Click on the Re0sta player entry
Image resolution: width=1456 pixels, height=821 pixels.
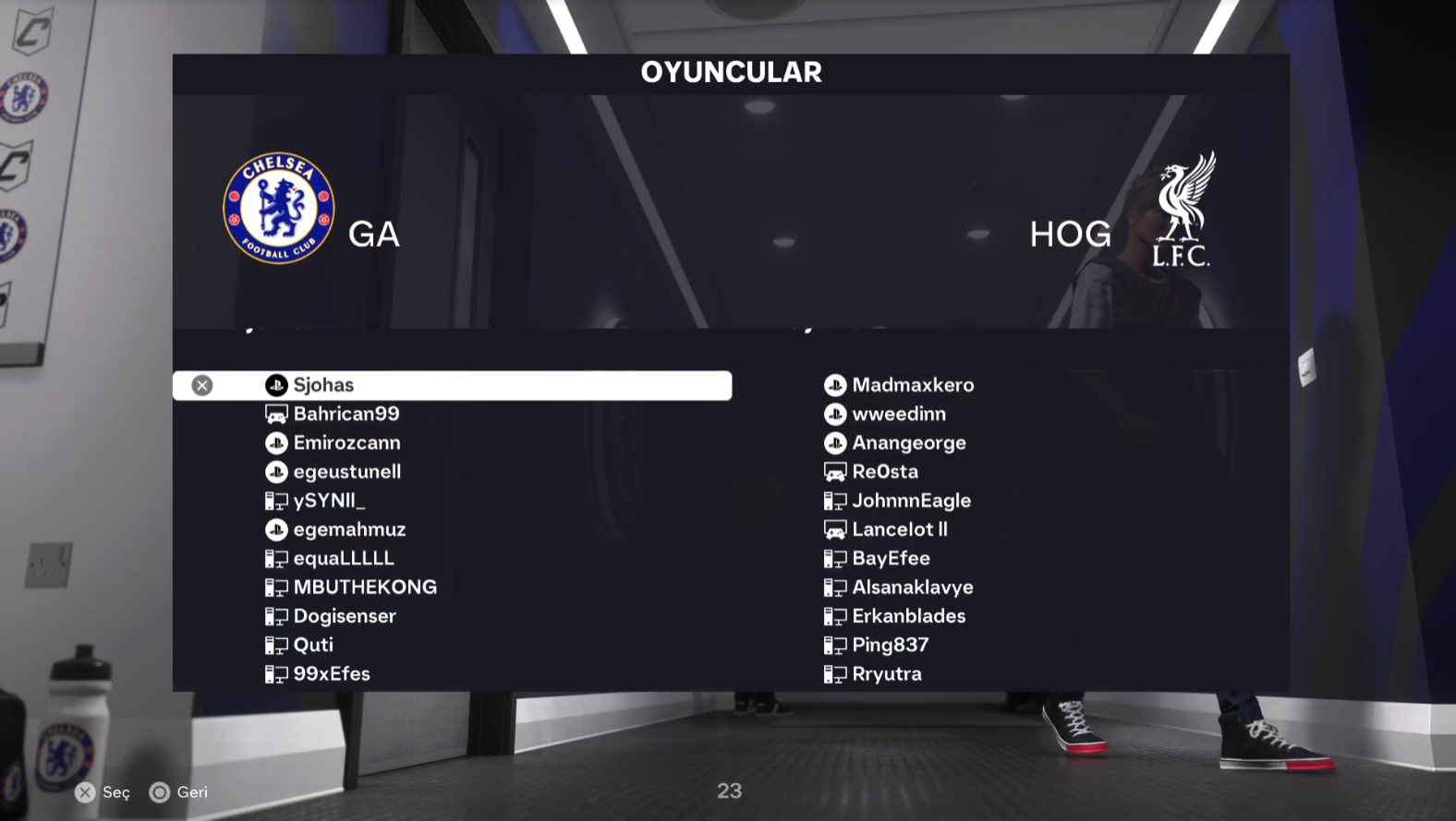(x=884, y=472)
